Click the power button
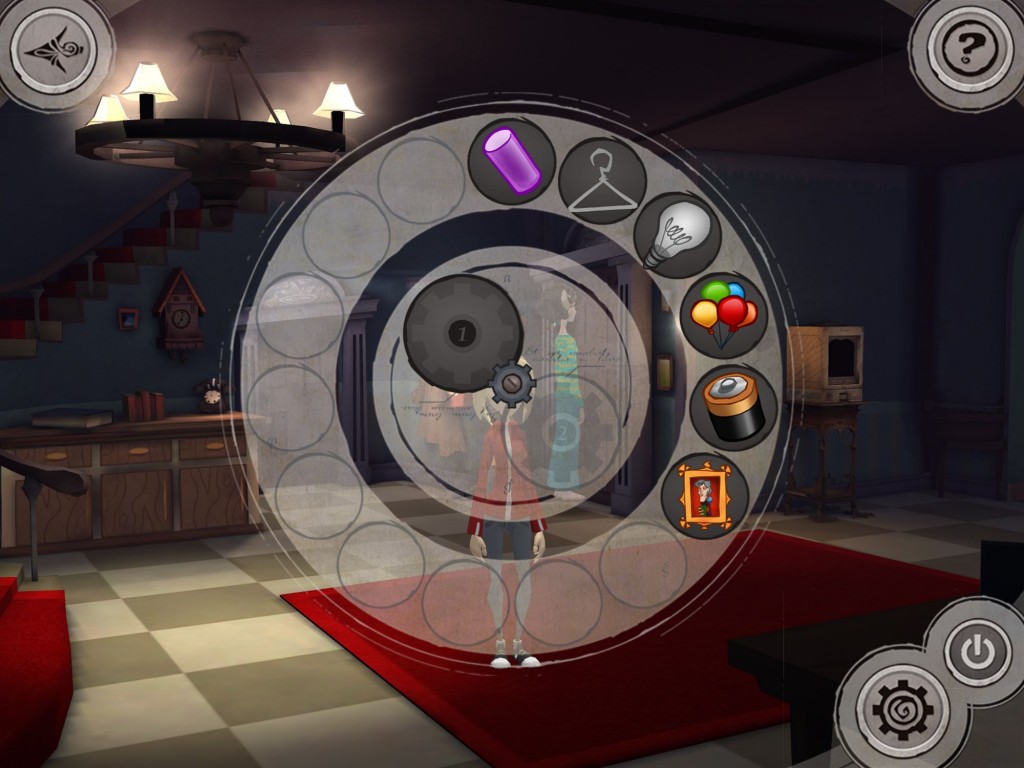Image resolution: width=1024 pixels, height=768 pixels. pos(976,653)
